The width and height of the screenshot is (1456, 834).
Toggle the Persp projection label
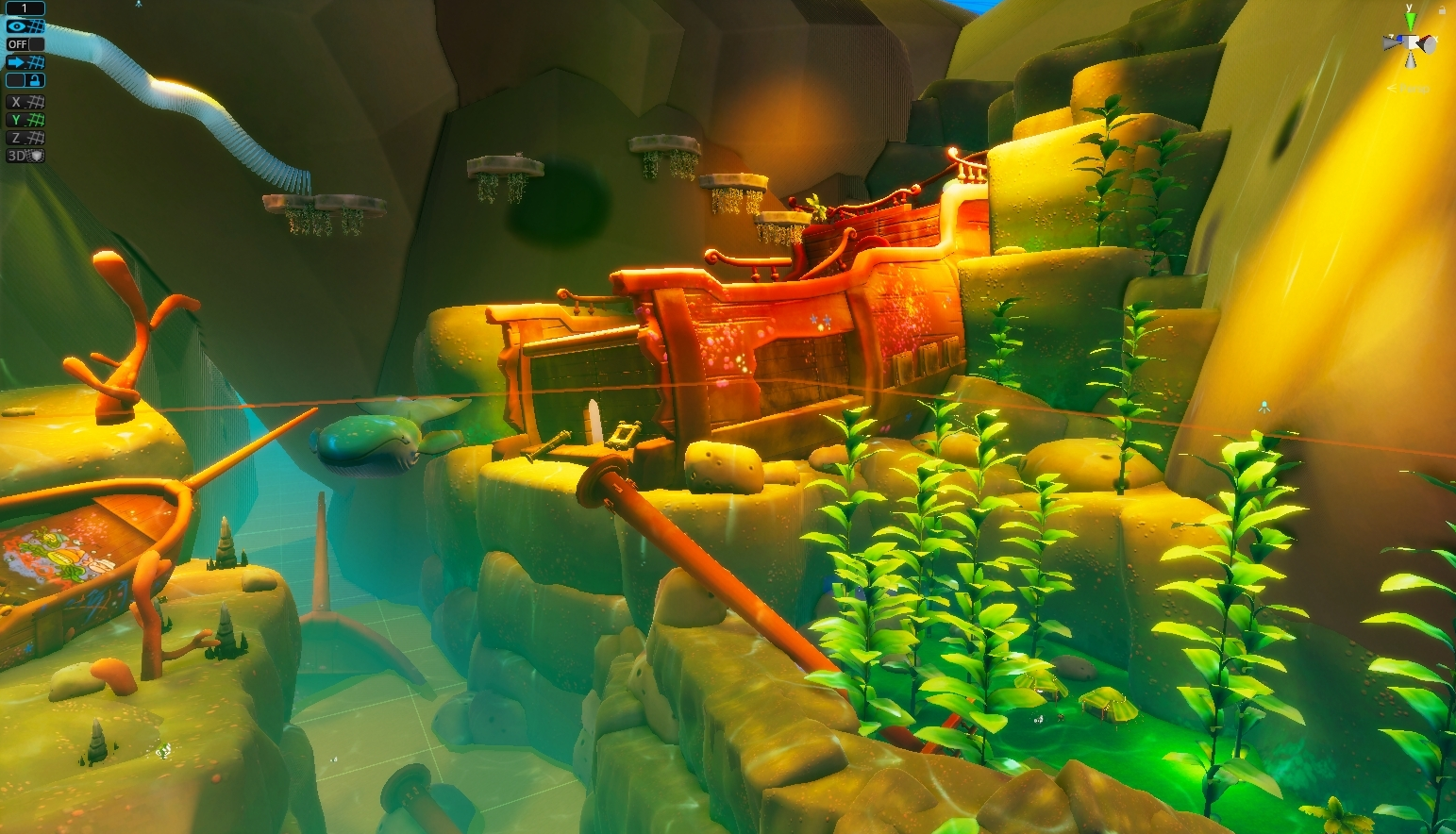click(x=1412, y=88)
